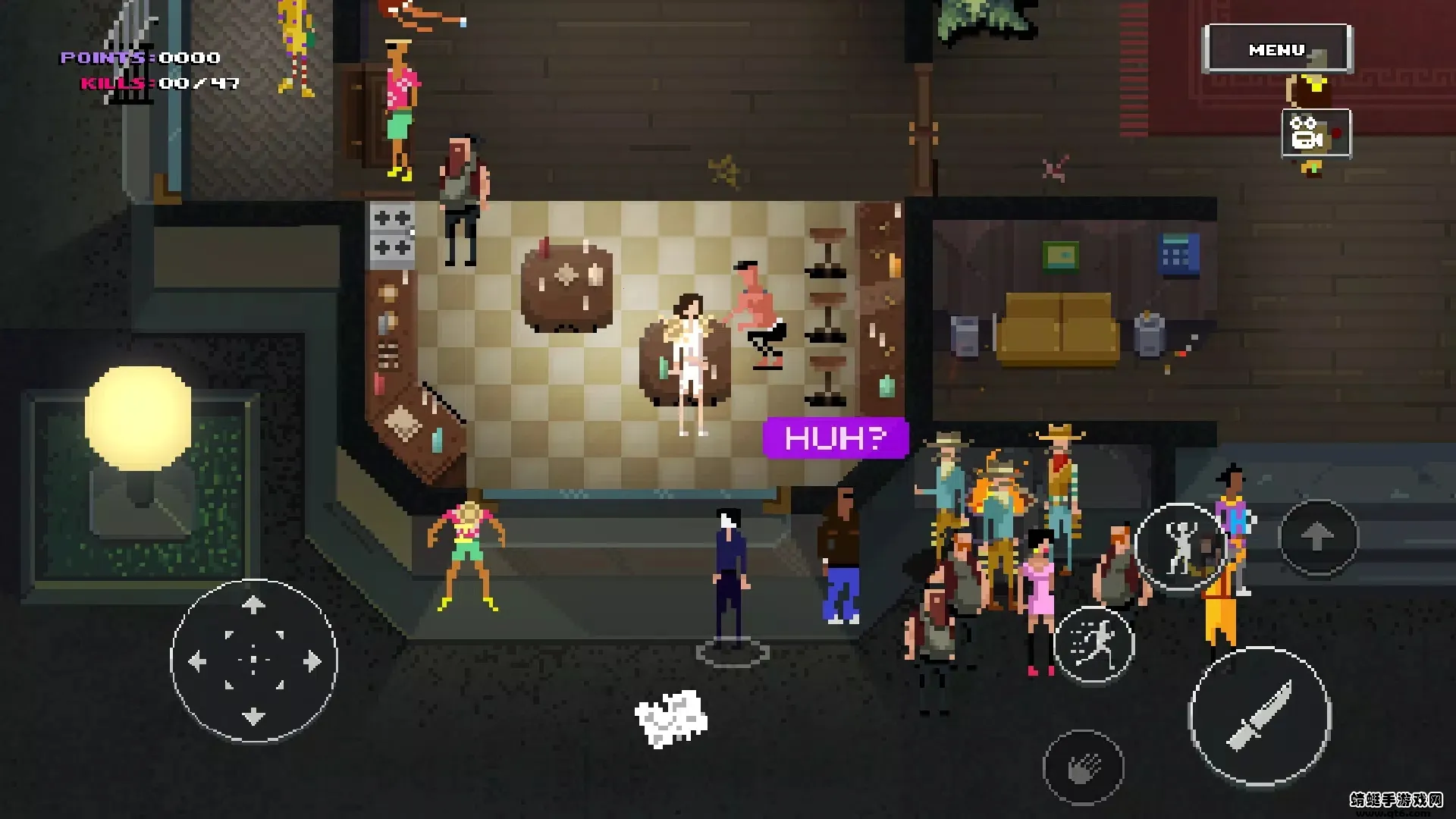Viewport: 1456px width, 819px height.
Task: Tap the HUH? speech bubble
Action: (836, 439)
